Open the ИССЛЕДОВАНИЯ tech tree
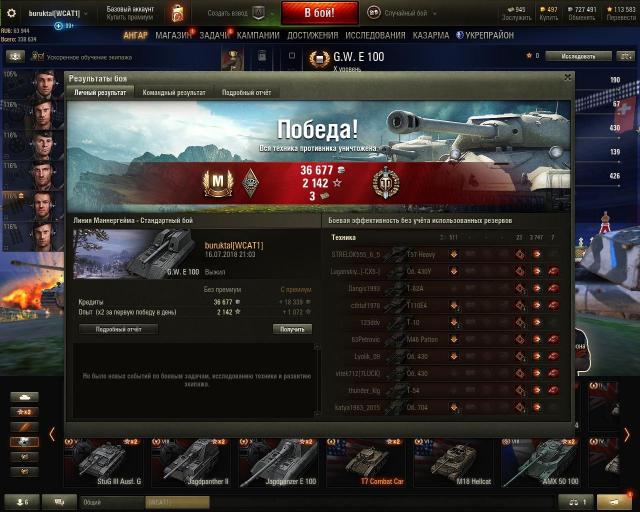This screenshot has height=512, width=640. (375, 35)
